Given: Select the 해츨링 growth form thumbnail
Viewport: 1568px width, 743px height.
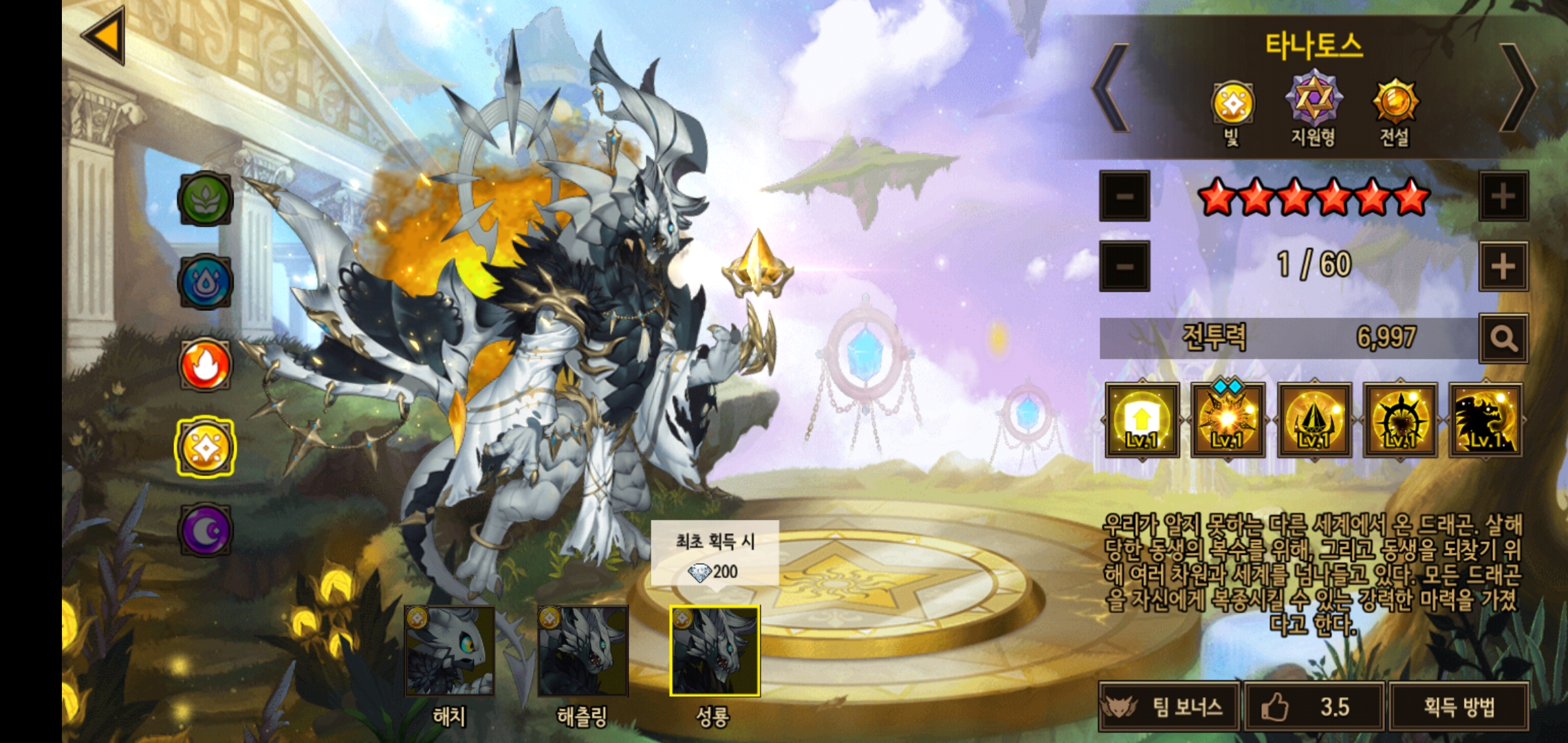Looking at the screenshot, I should (x=582, y=652).
